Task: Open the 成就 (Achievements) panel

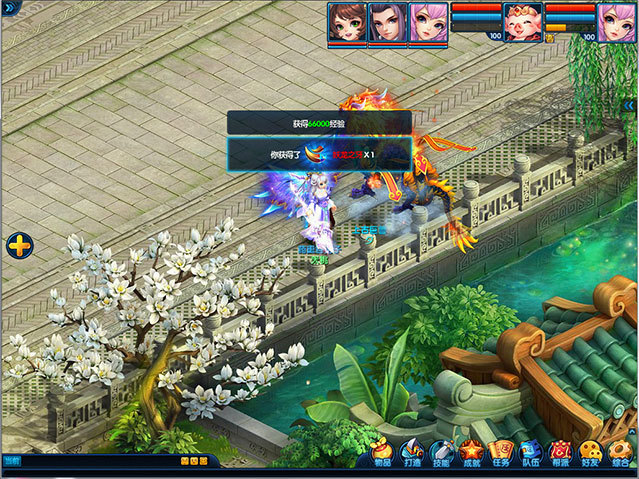Action: coord(471,453)
